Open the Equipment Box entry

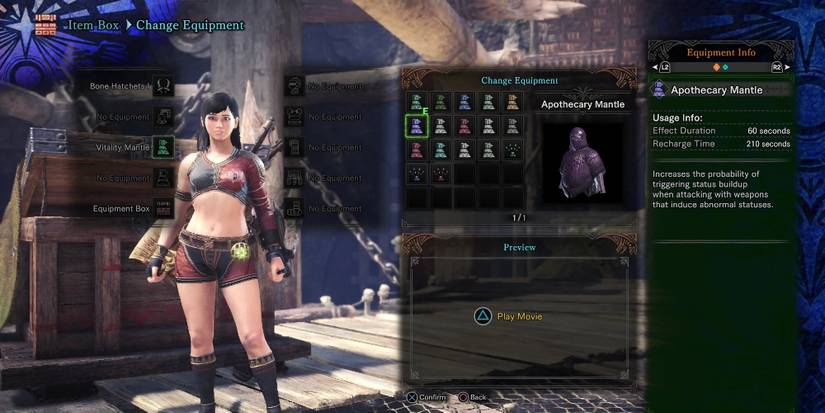(162, 209)
